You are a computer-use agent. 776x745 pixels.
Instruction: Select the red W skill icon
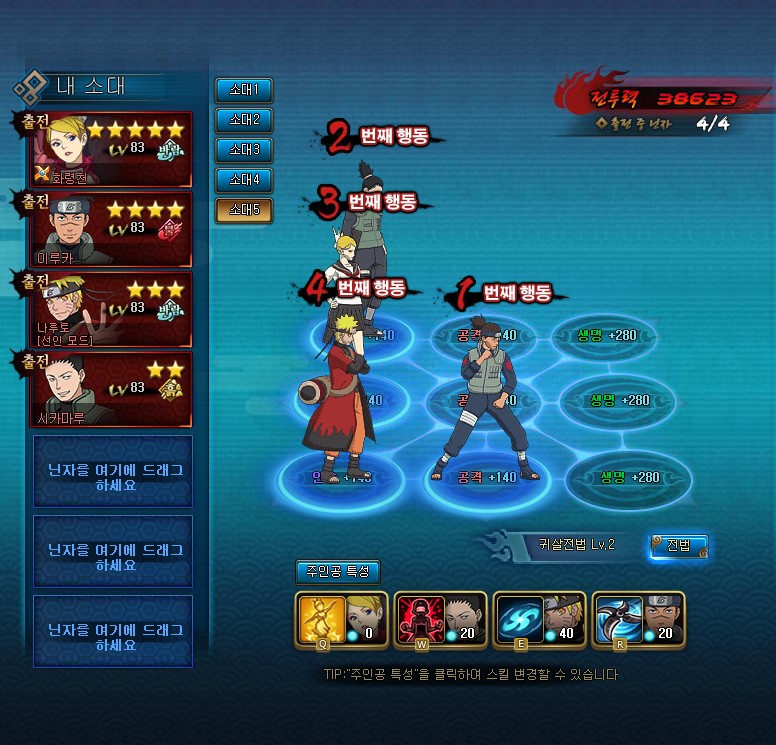418,618
